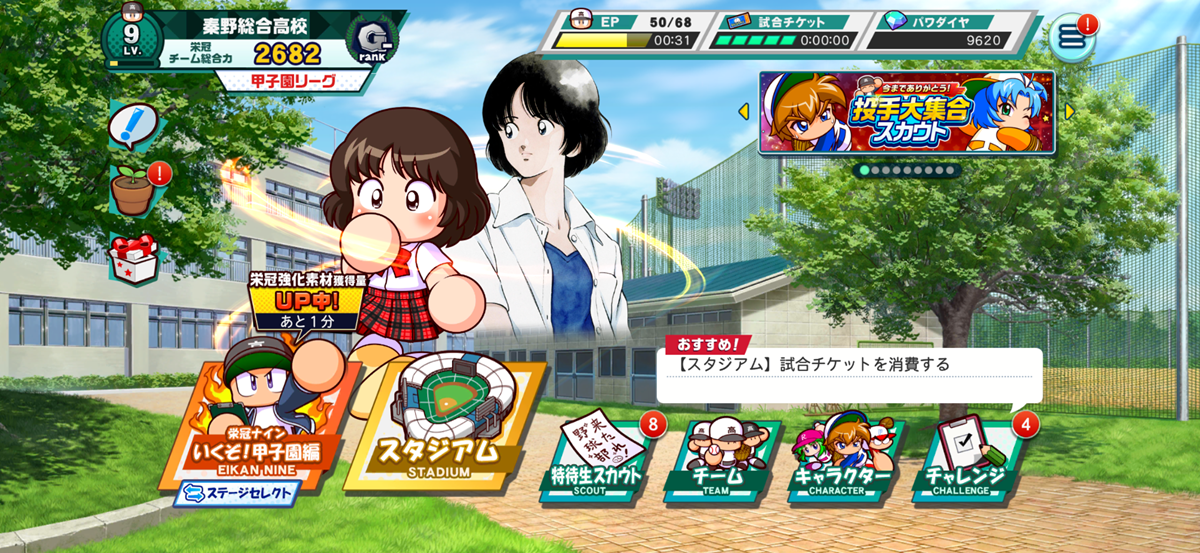
Task: Show the next banner with right arrow
Action: [x=1067, y=111]
